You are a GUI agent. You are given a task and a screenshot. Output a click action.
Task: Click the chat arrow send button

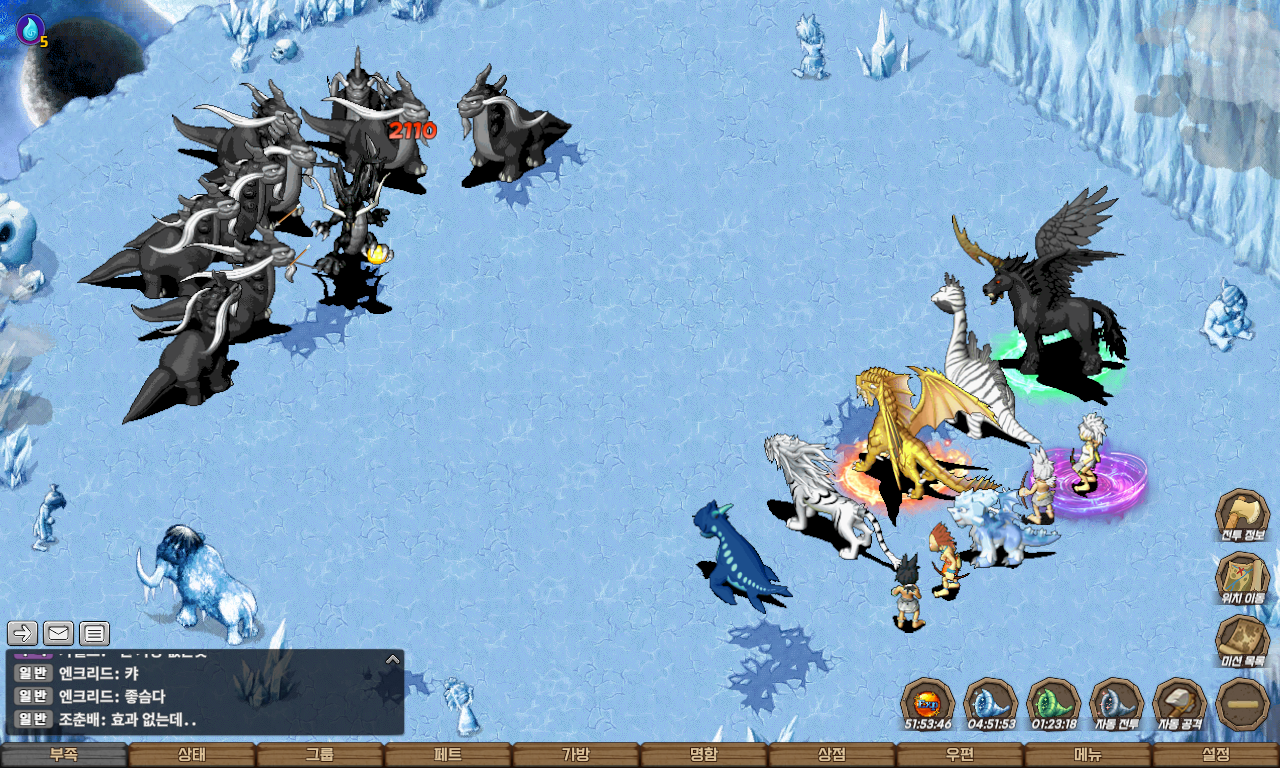(x=23, y=632)
